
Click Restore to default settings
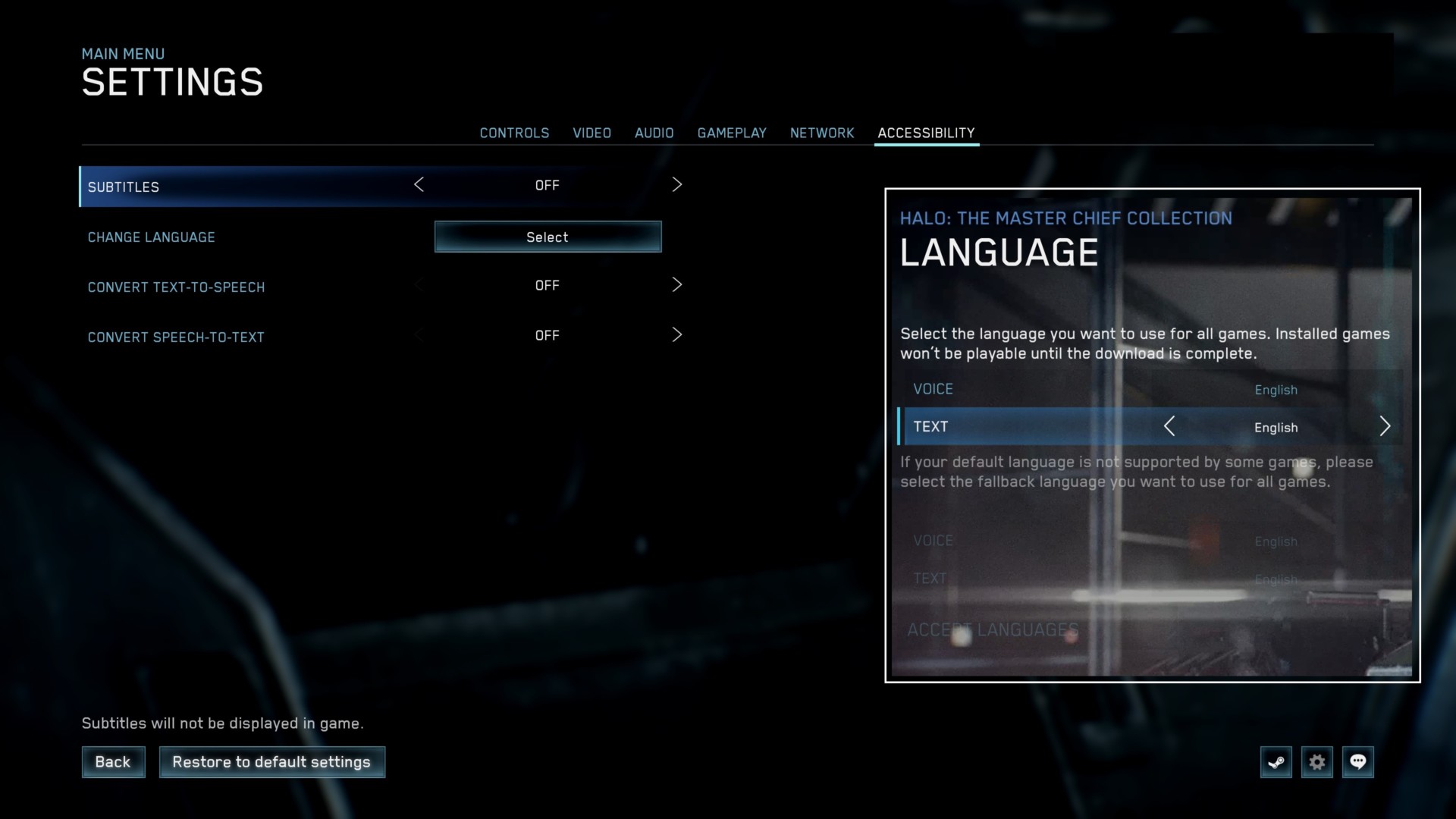271,761
